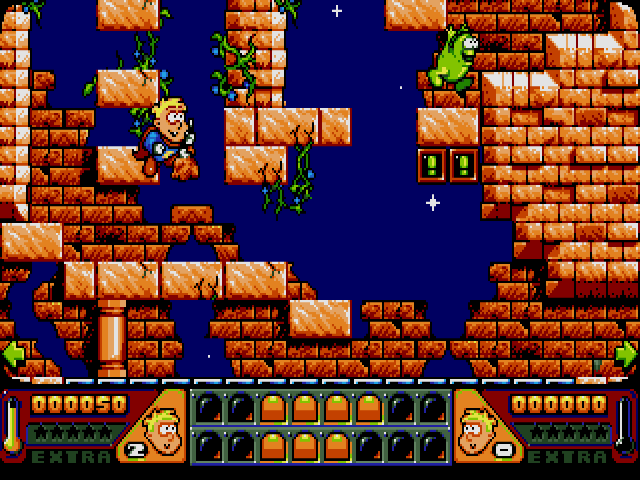Select player two's portrait with the dash
The width and height of the screenshot is (640, 480).
(487, 427)
